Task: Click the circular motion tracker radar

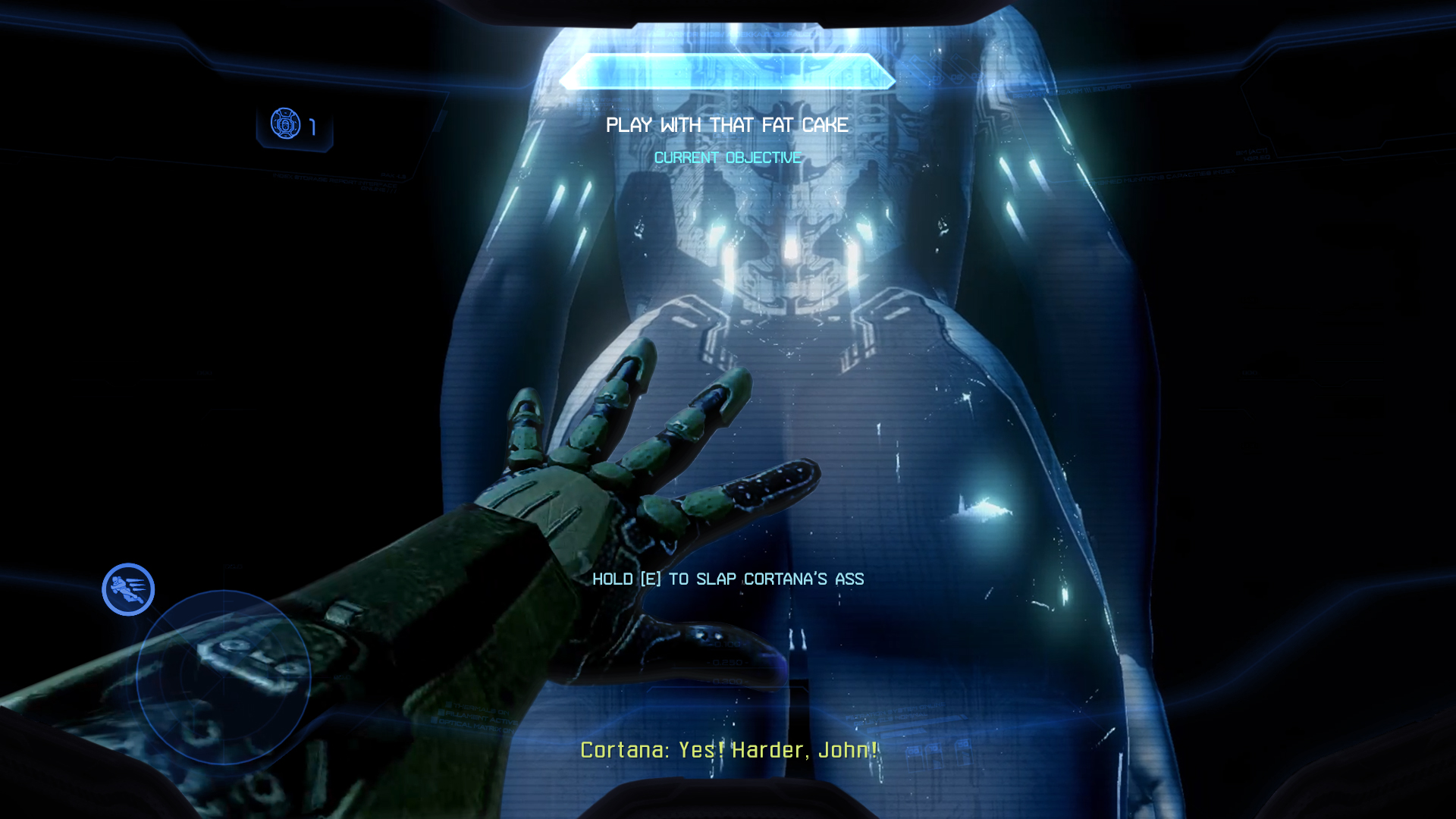Action: (224, 677)
